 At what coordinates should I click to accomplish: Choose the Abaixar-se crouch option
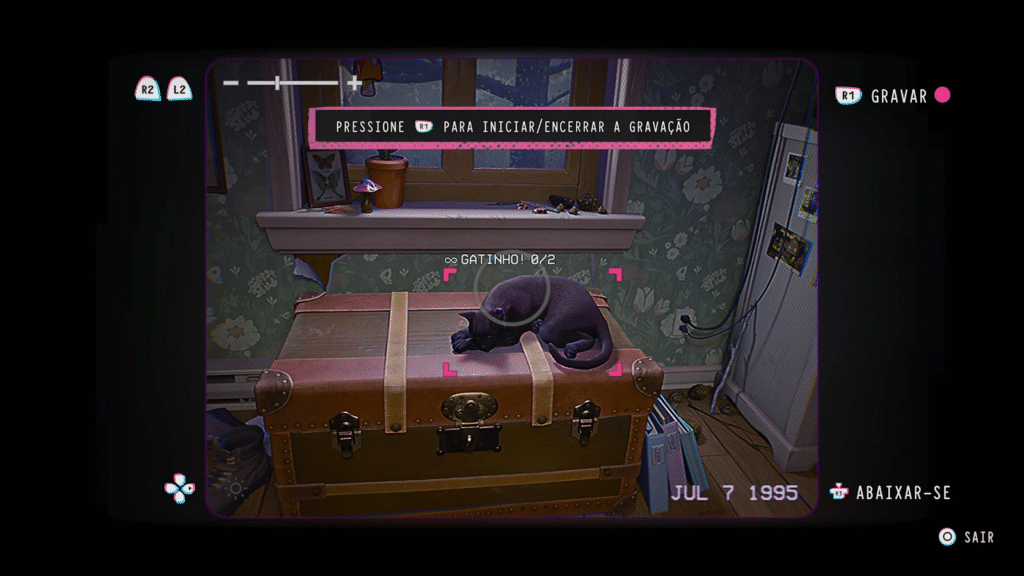click(902, 493)
